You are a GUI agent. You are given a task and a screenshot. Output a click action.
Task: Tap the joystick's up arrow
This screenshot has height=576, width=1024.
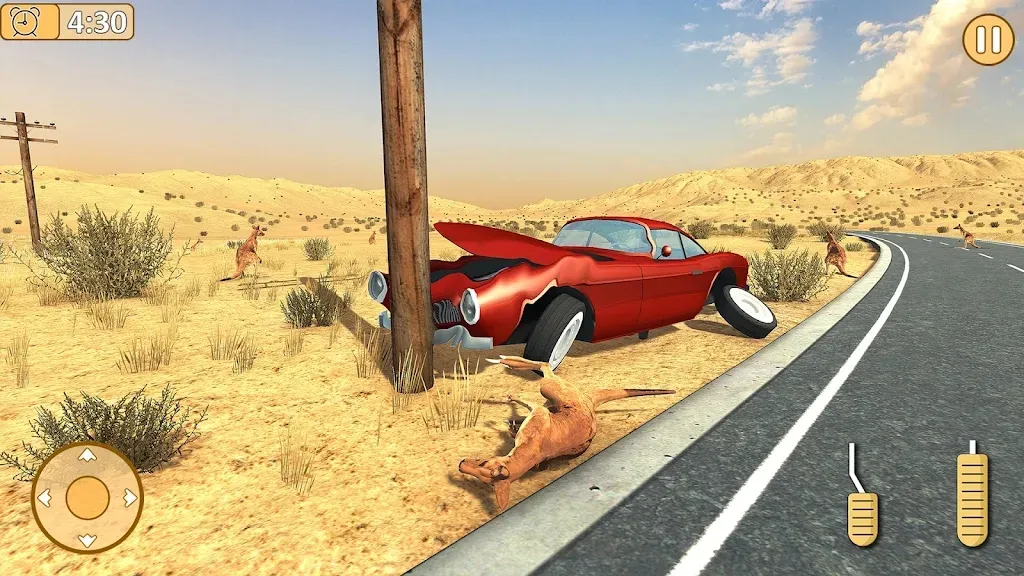pos(87,456)
